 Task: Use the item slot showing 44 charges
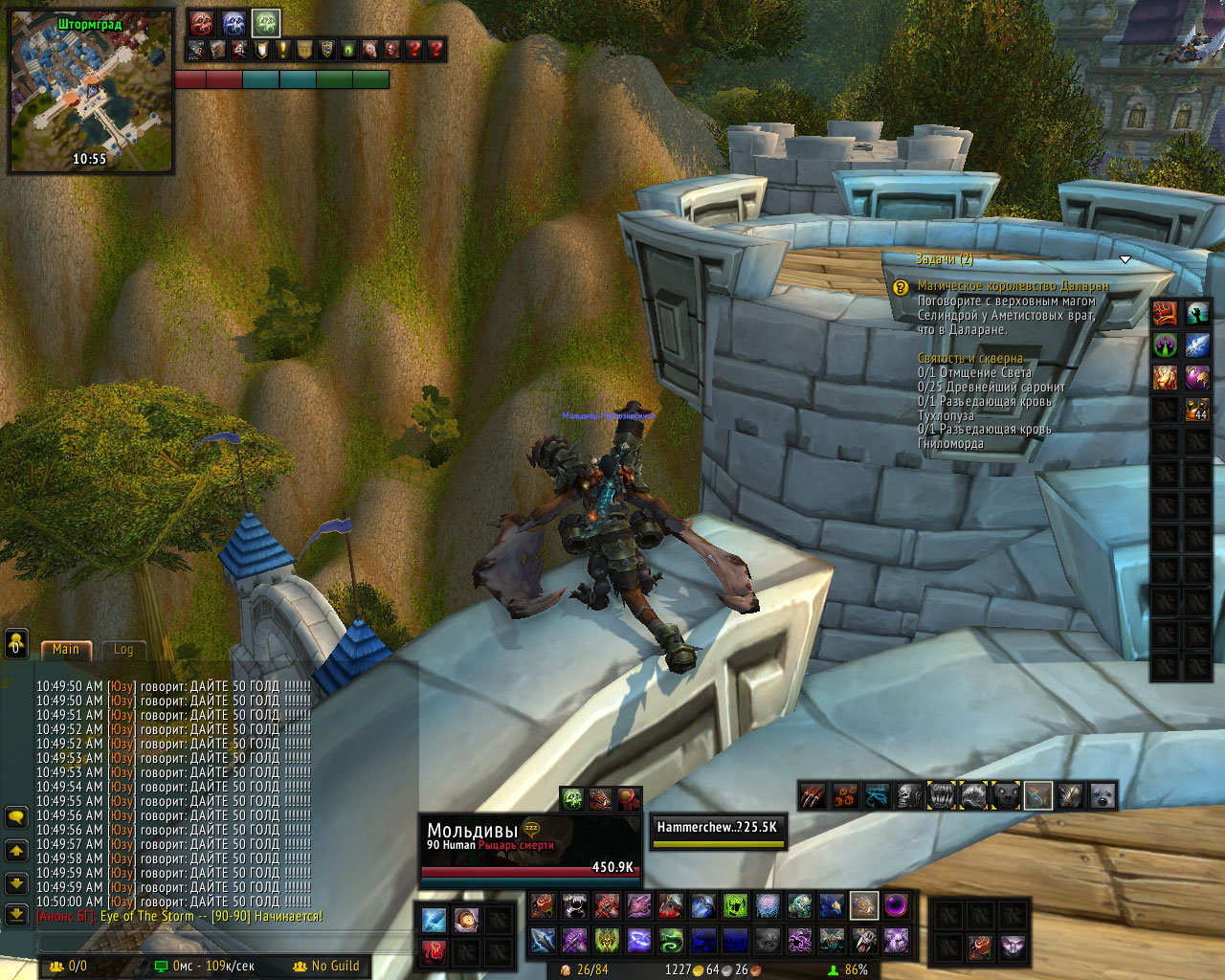1197,410
